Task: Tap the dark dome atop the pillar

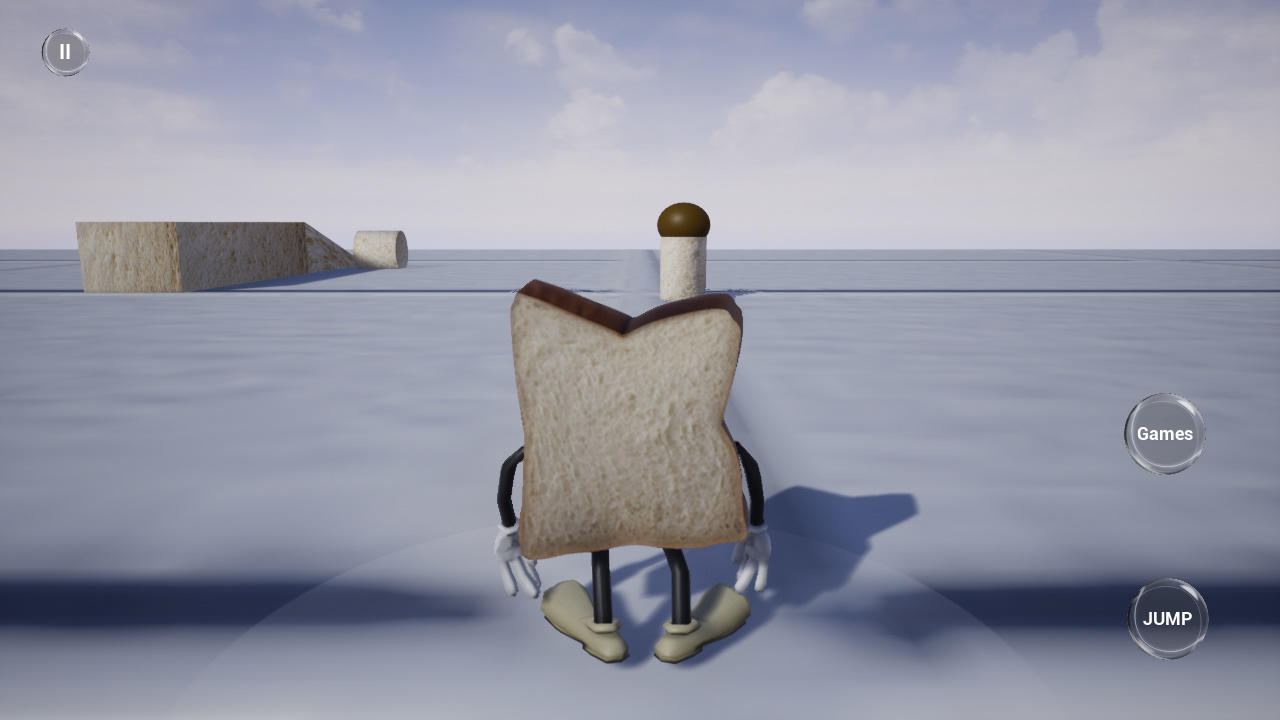Action: click(683, 215)
